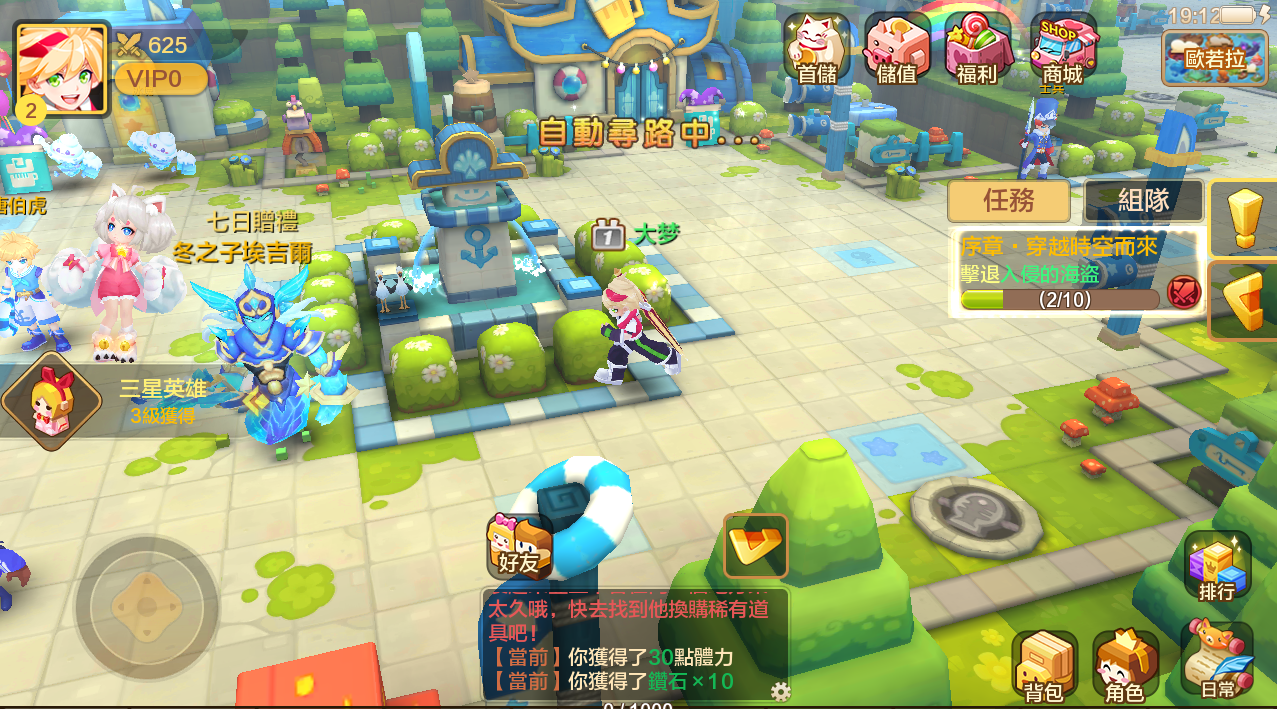This screenshot has height=709, width=1277.
Task: Open the 排行 ranking menu
Action: click(x=1217, y=566)
